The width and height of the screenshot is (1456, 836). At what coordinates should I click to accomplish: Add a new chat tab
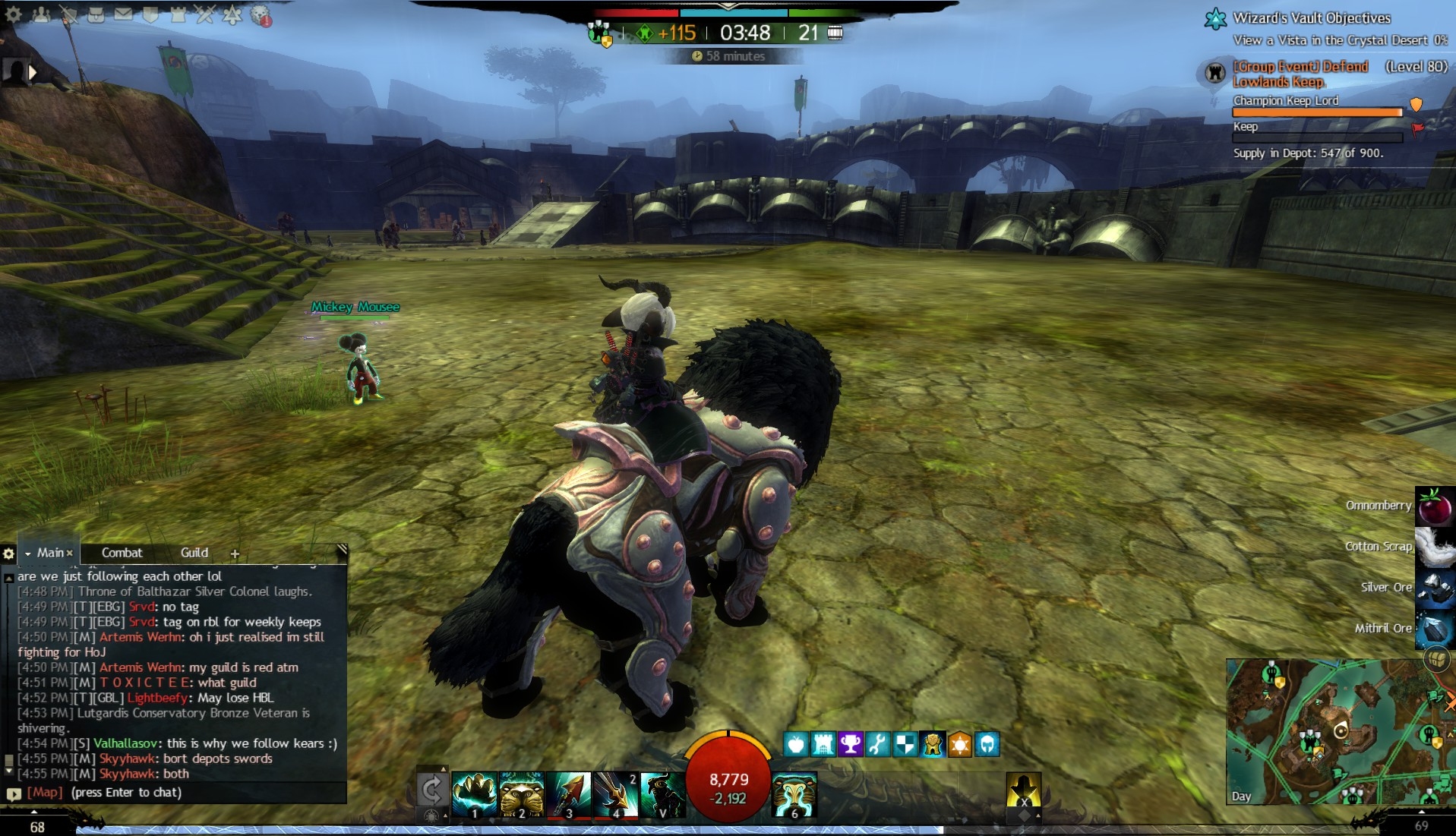[235, 554]
